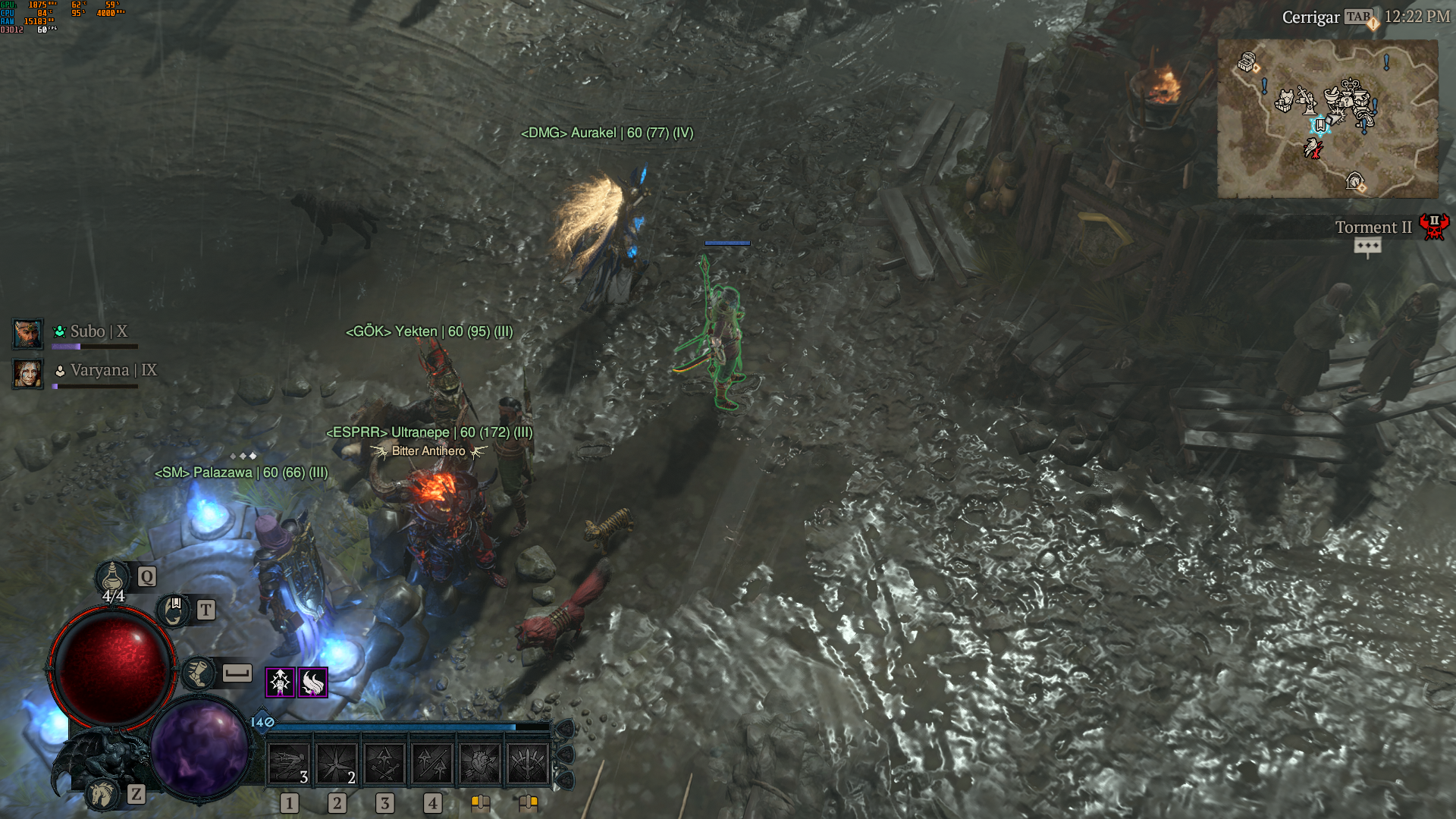Click the glowing waypoint marker on minimap

click(x=1319, y=124)
